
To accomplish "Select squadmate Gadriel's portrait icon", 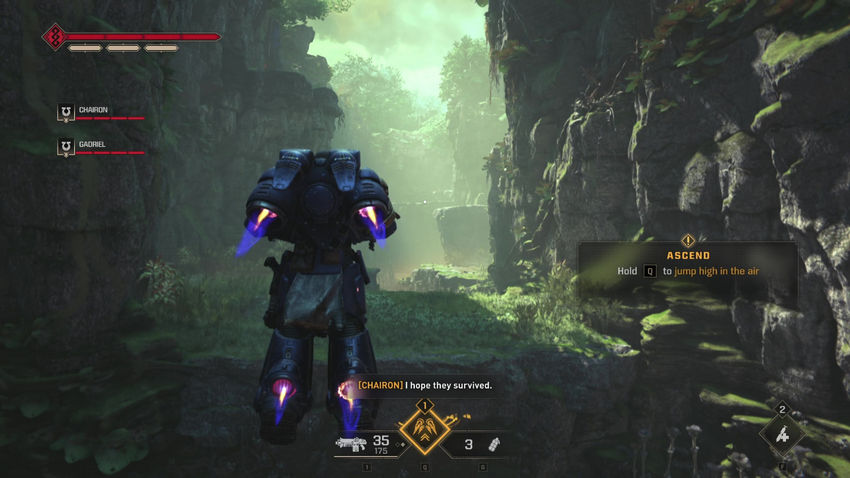I will pyautogui.click(x=66, y=147).
